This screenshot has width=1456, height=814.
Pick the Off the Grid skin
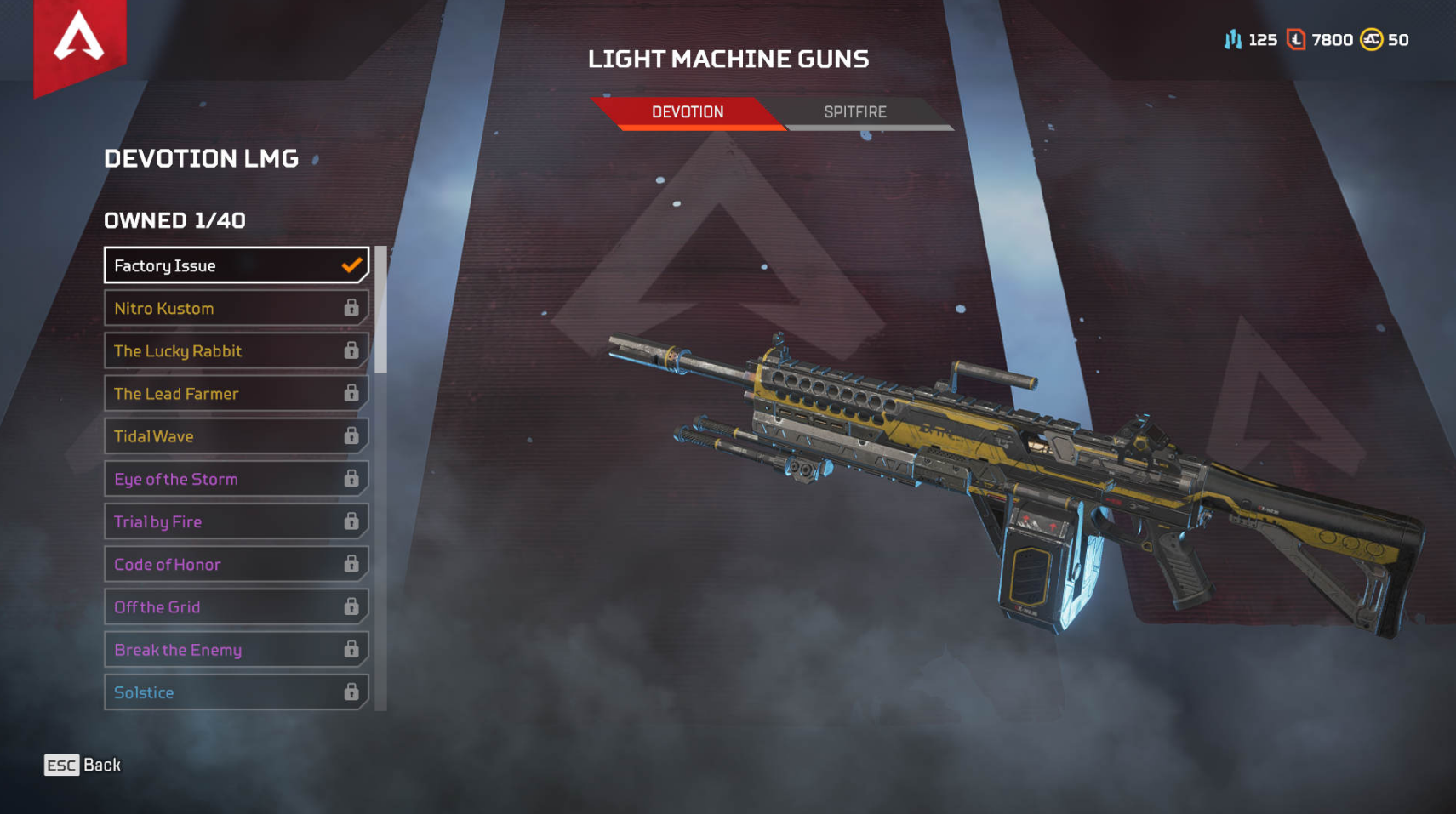236,607
